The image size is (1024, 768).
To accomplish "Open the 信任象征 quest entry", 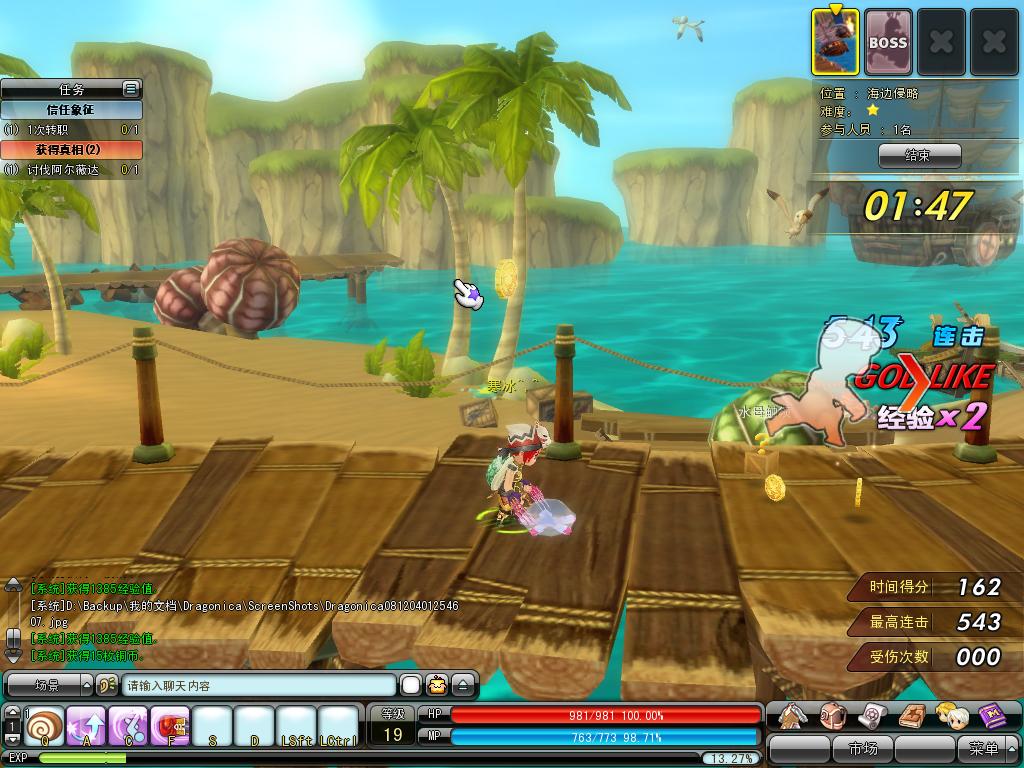I will click(x=71, y=110).
